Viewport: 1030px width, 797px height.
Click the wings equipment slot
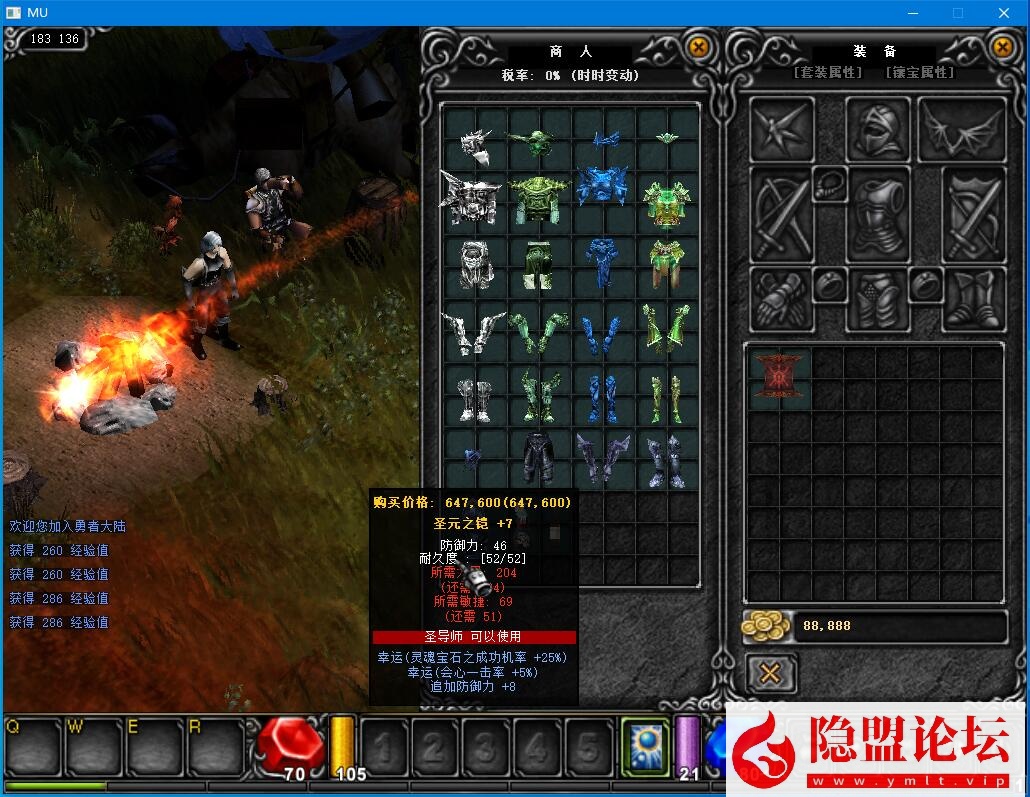(x=961, y=129)
